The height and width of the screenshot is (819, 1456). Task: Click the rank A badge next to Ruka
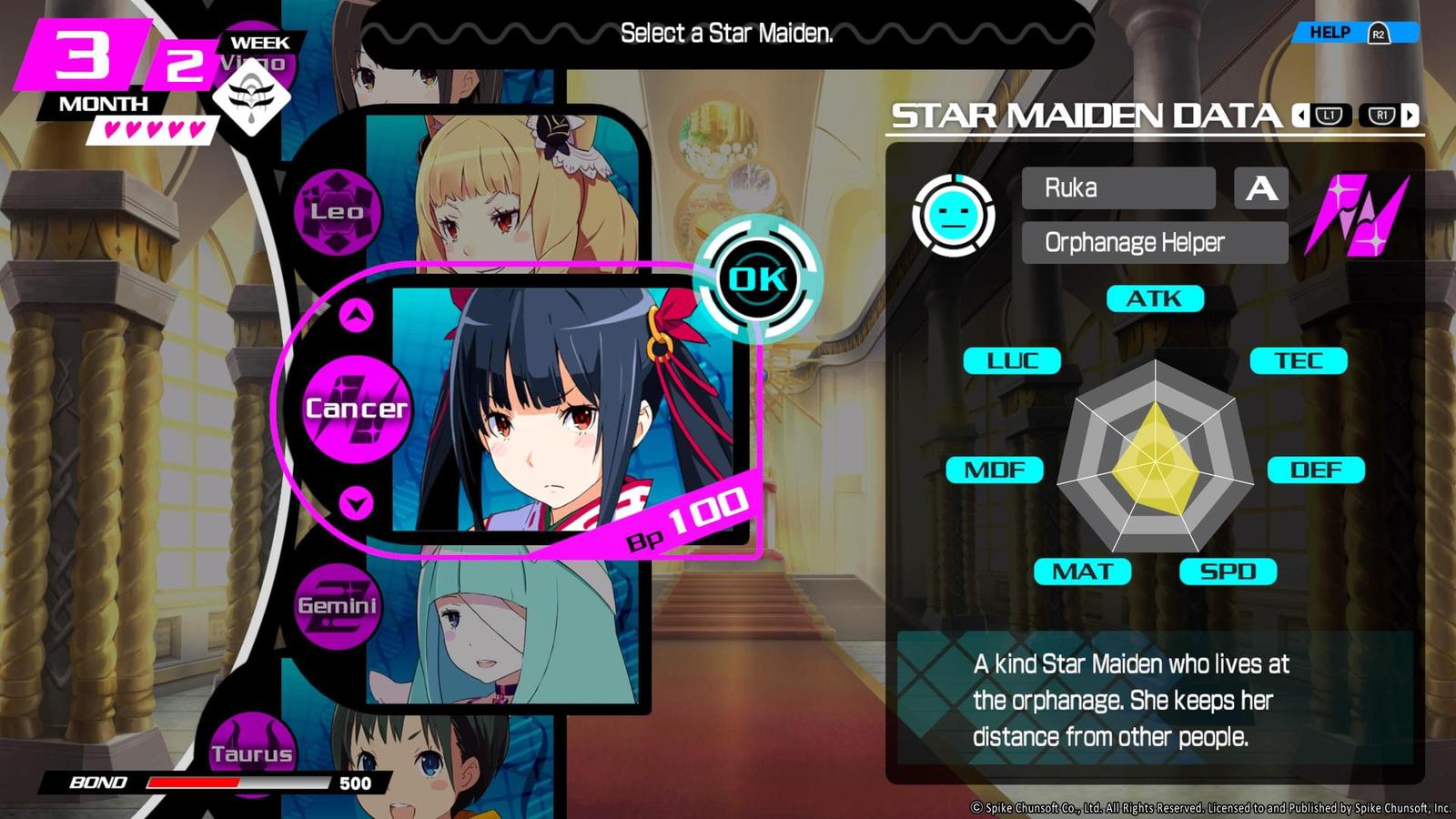pyautogui.click(x=1262, y=189)
